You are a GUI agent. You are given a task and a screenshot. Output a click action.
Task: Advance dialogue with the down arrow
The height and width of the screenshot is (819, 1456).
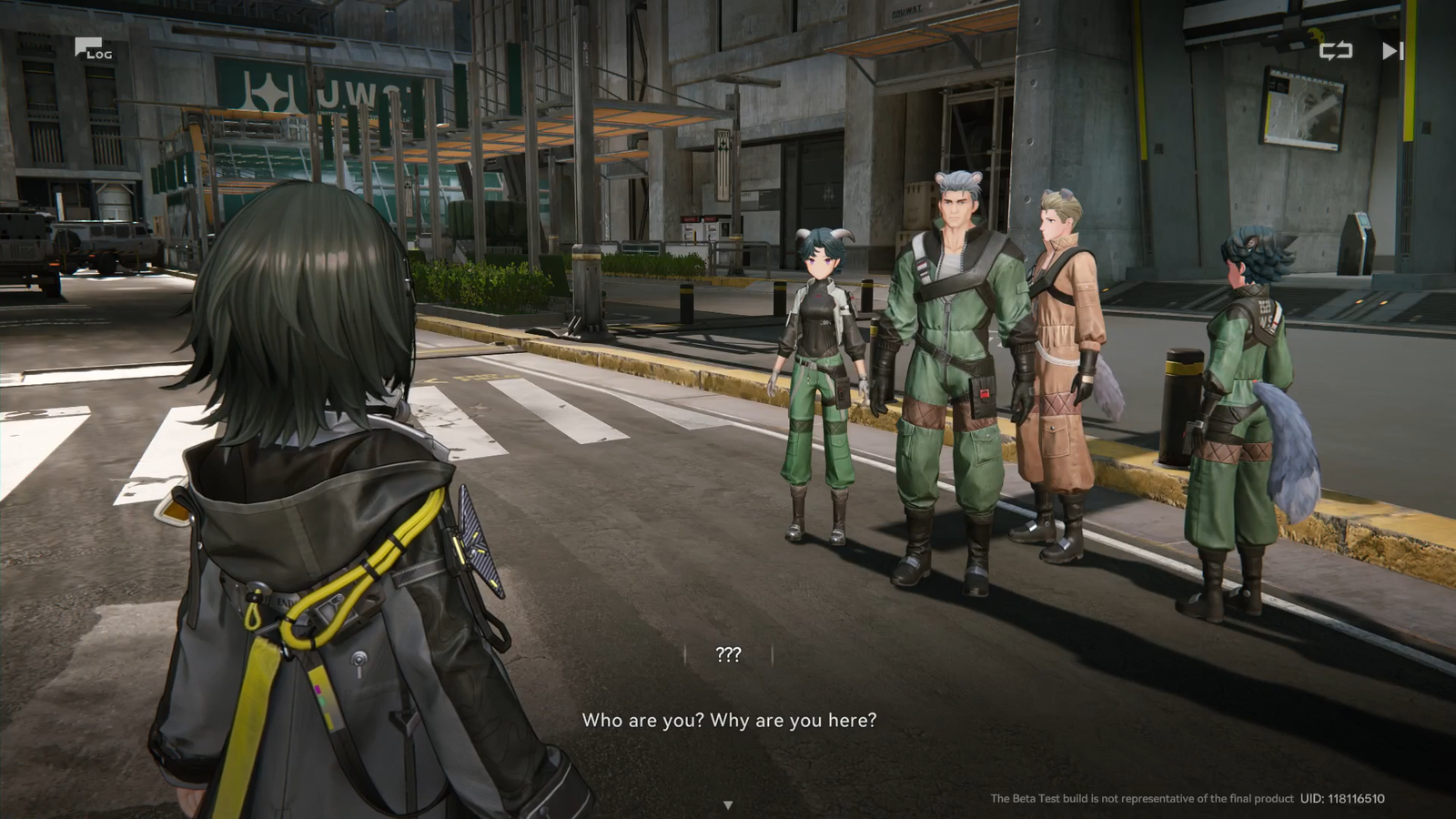coord(728,804)
